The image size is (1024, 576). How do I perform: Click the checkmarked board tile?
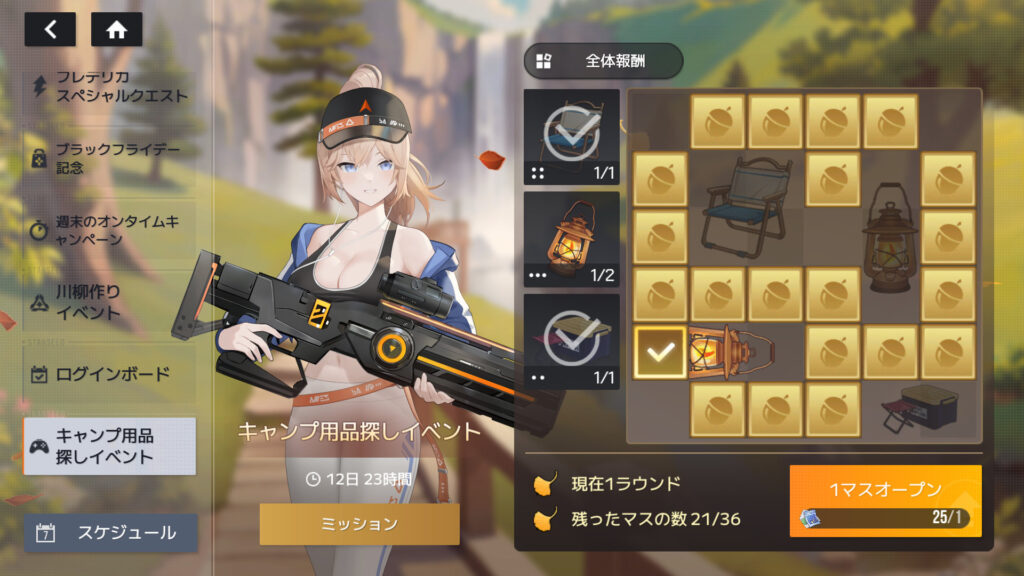660,352
